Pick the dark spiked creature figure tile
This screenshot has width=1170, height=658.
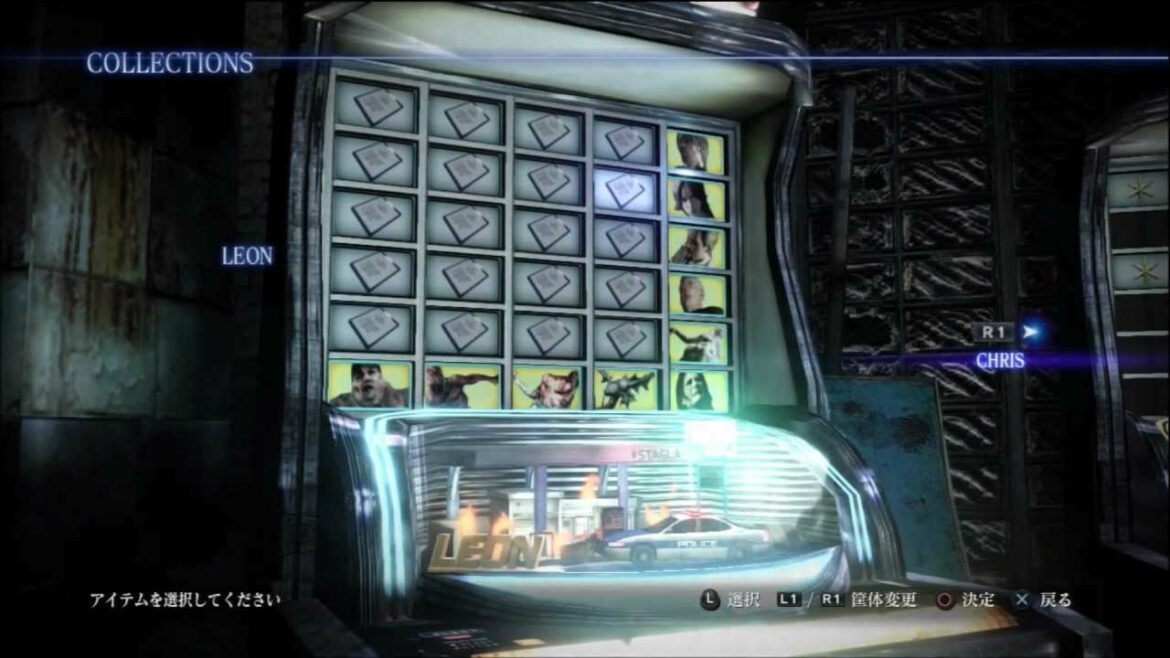(625, 387)
